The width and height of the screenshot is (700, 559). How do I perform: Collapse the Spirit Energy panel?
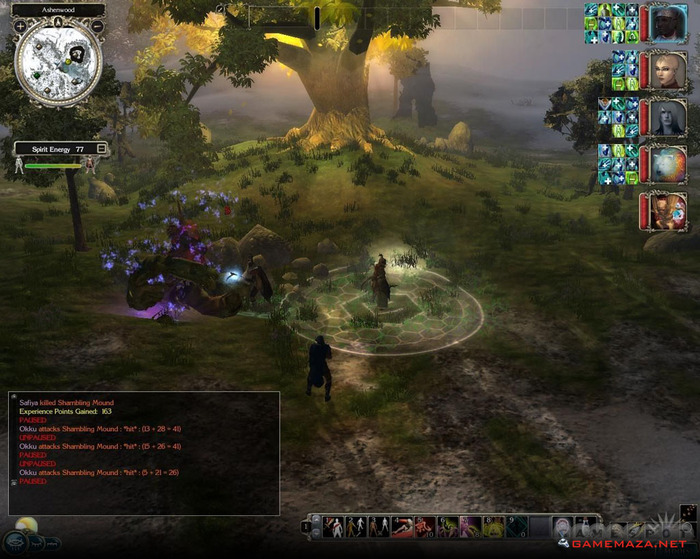click(101, 148)
